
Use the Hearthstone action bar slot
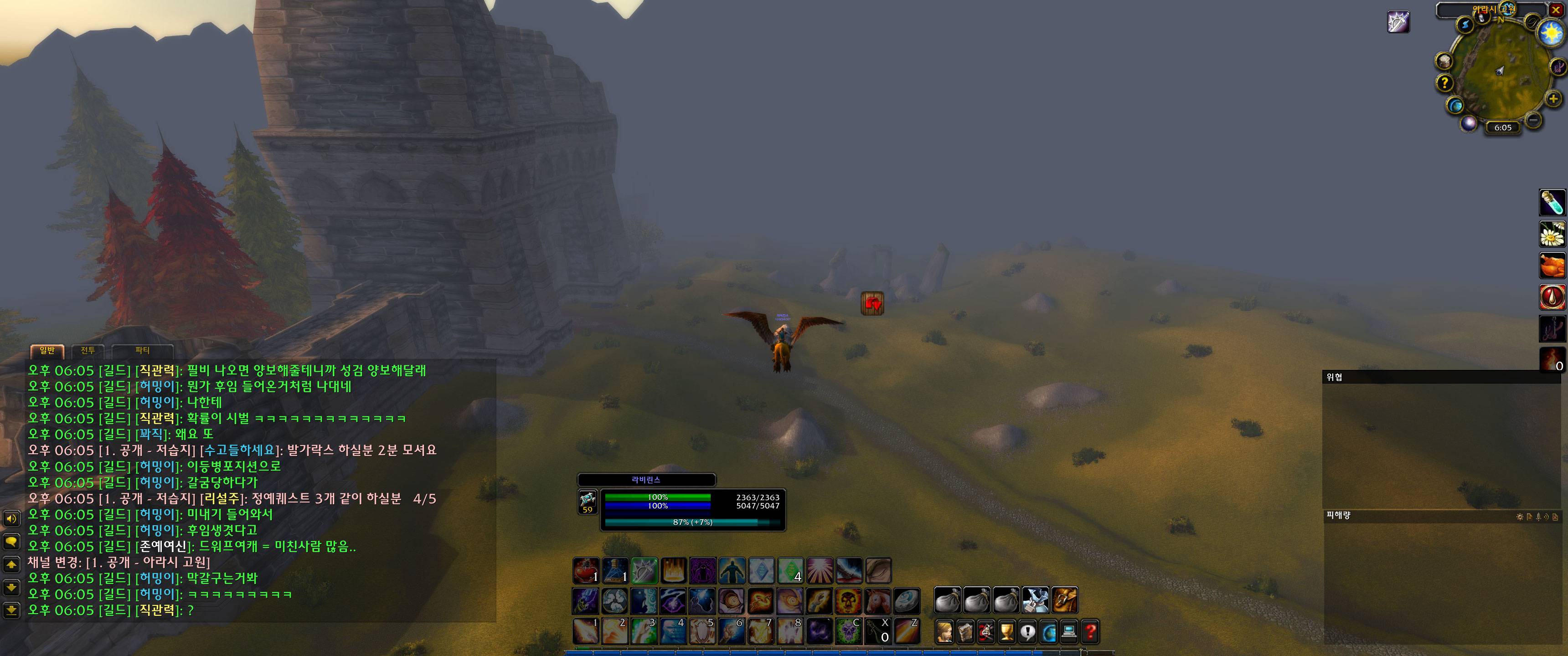point(907,600)
